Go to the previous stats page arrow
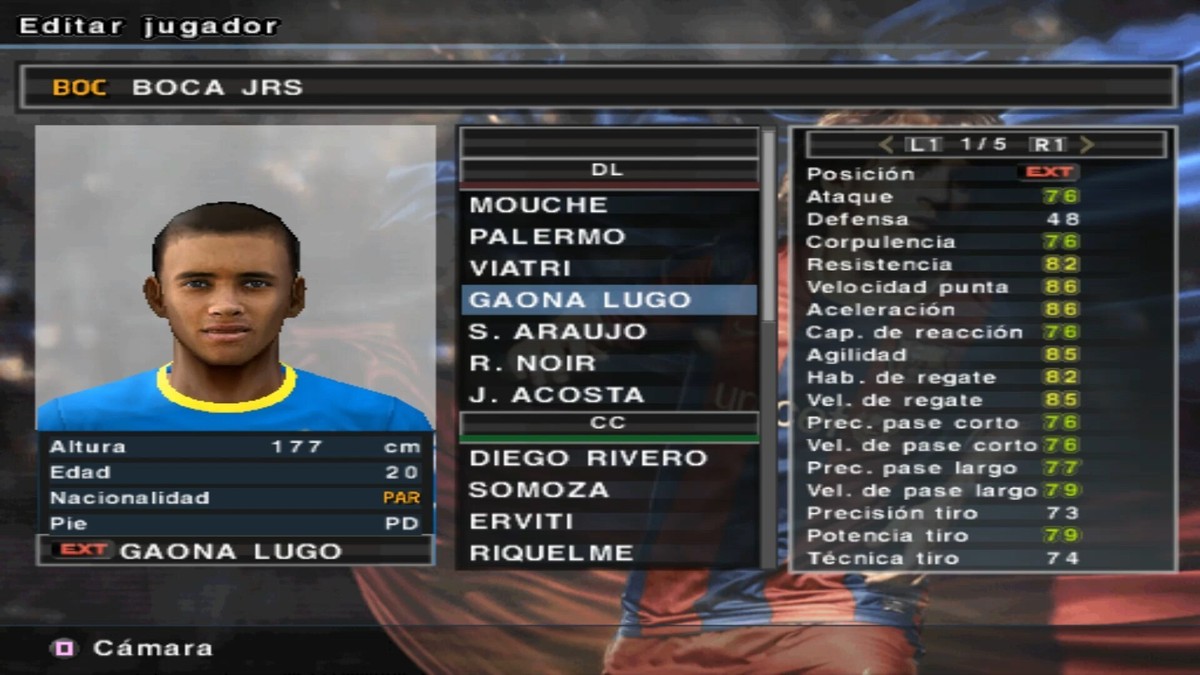This screenshot has width=1200, height=675. point(886,145)
